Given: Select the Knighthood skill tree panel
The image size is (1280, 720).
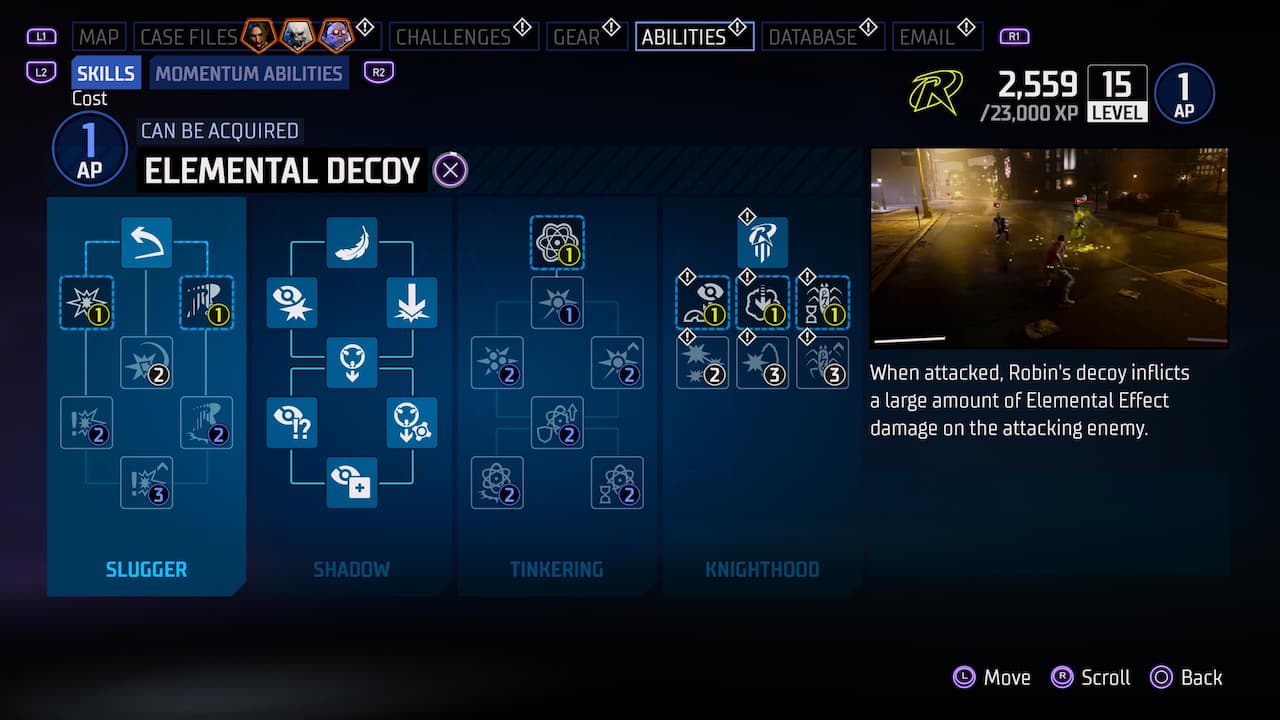Looking at the screenshot, I should 762,569.
